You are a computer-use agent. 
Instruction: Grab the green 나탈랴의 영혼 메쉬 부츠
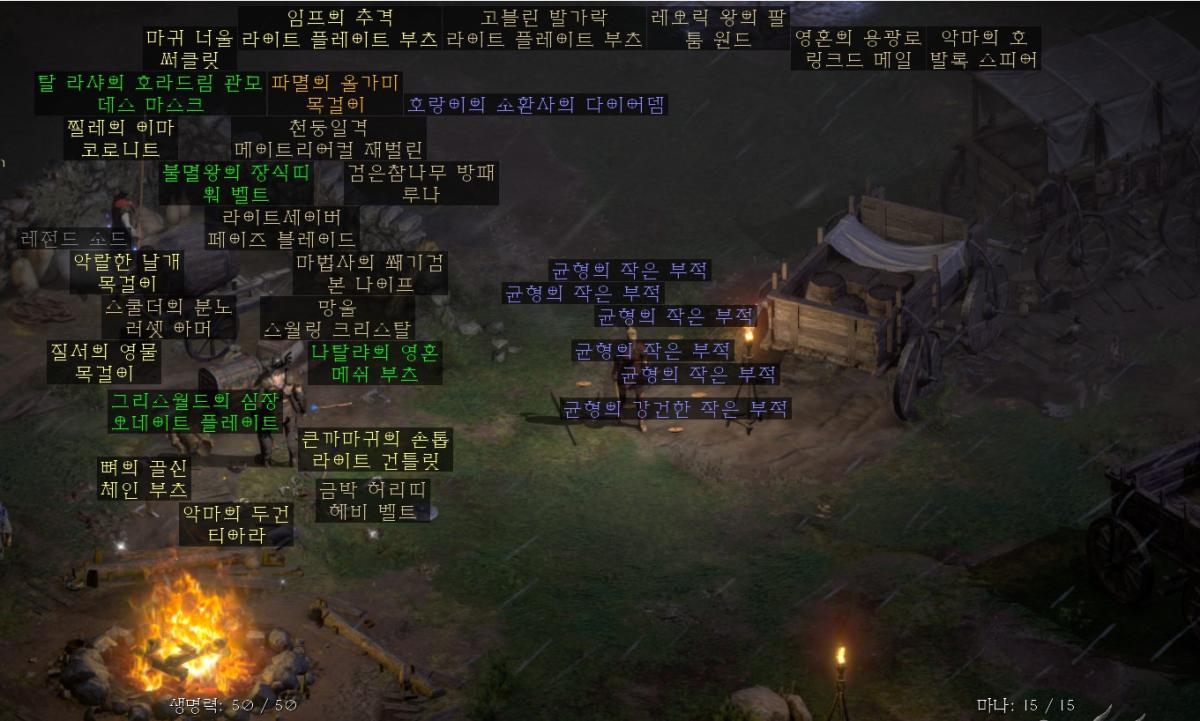click(375, 363)
